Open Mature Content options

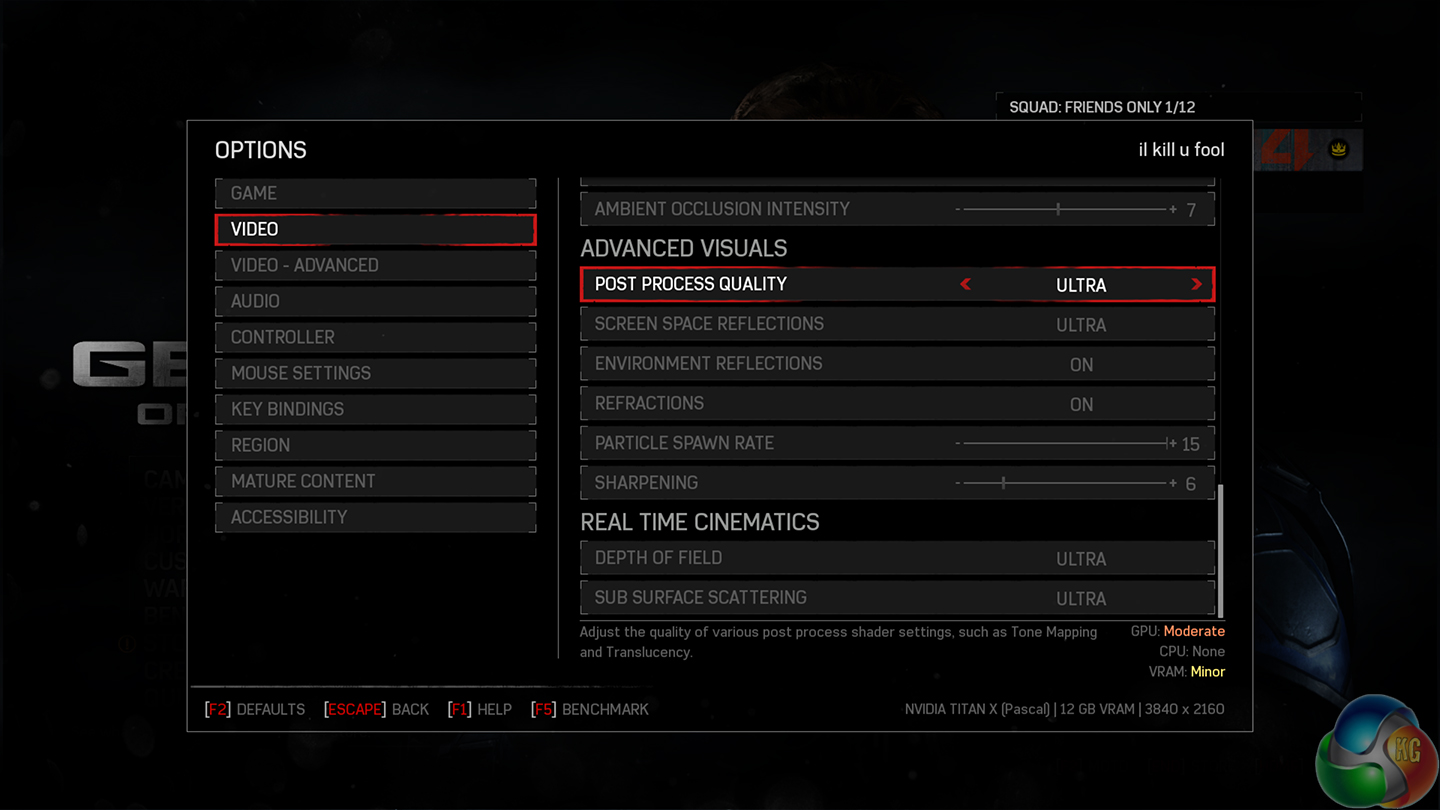point(375,481)
